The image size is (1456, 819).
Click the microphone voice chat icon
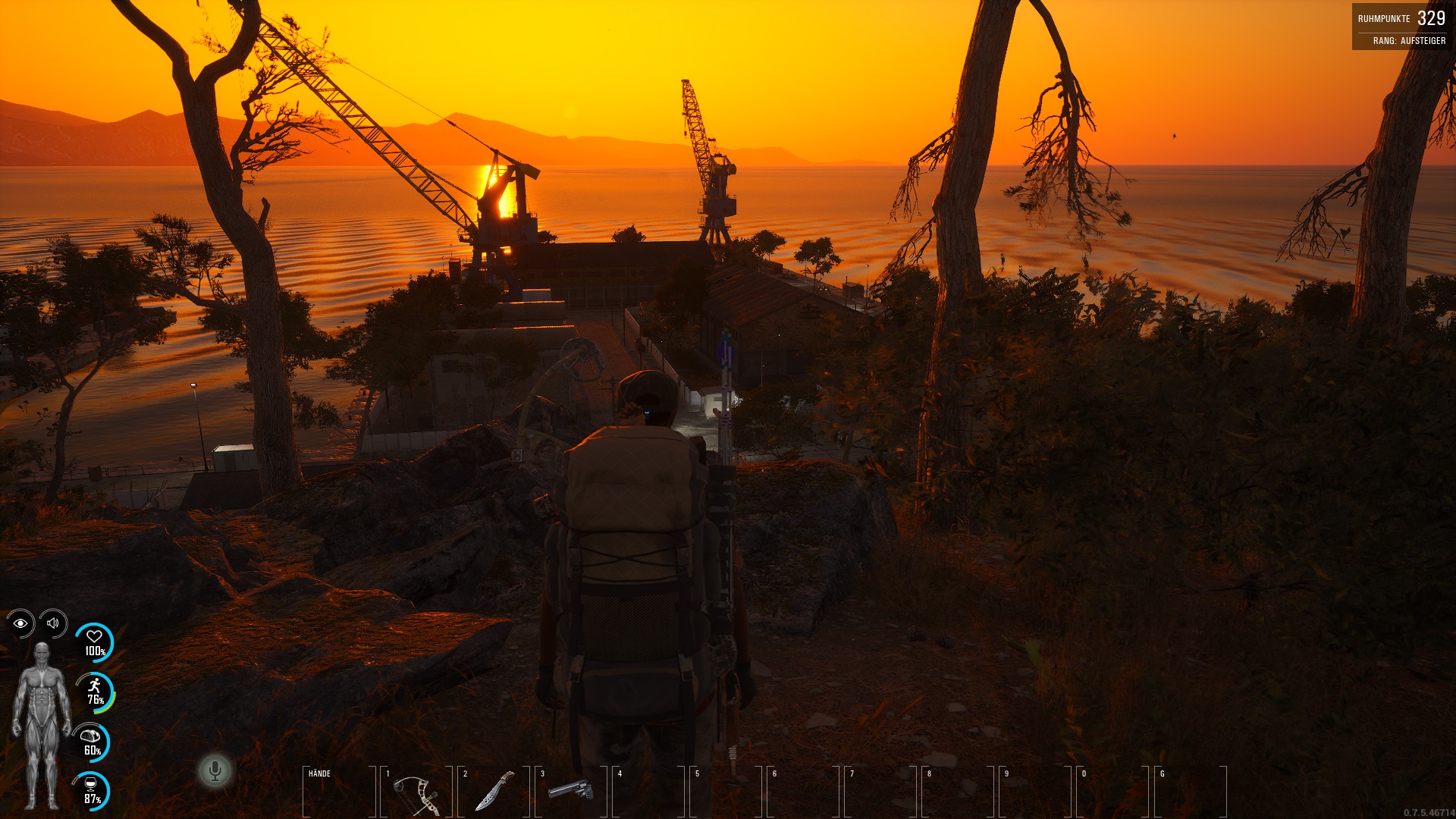click(215, 771)
